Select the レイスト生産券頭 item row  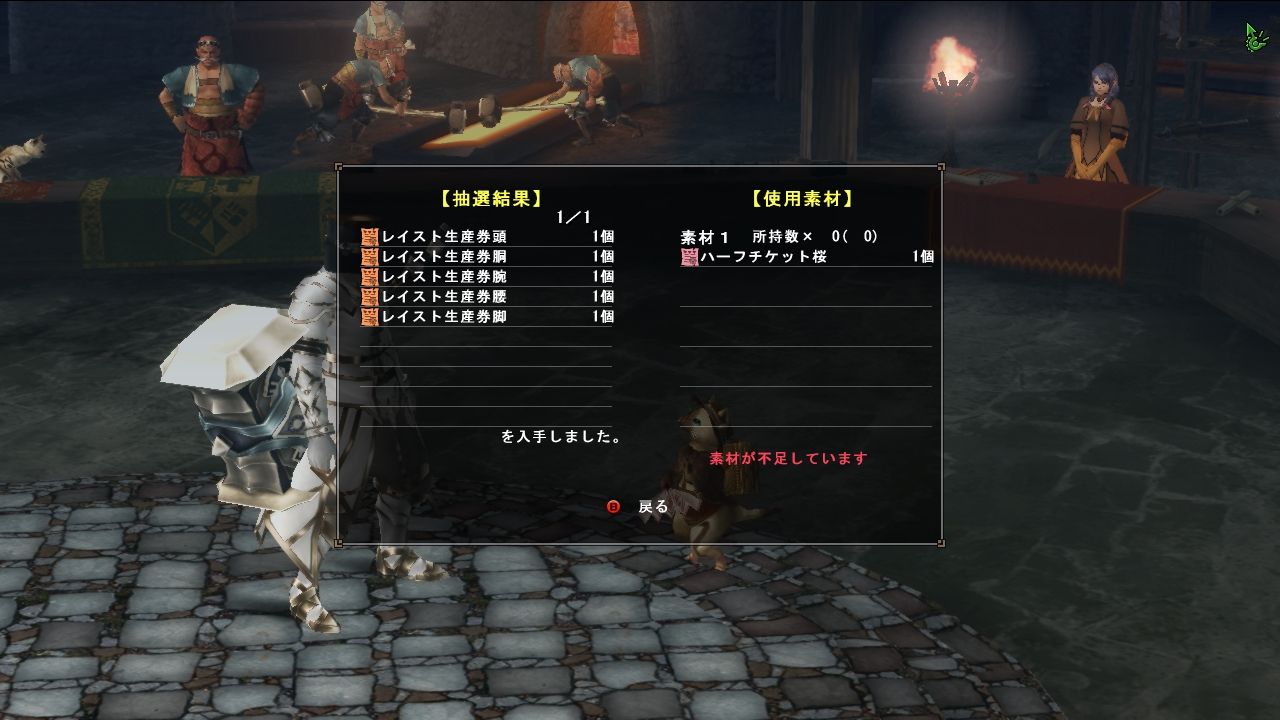(x=470, y=236)
